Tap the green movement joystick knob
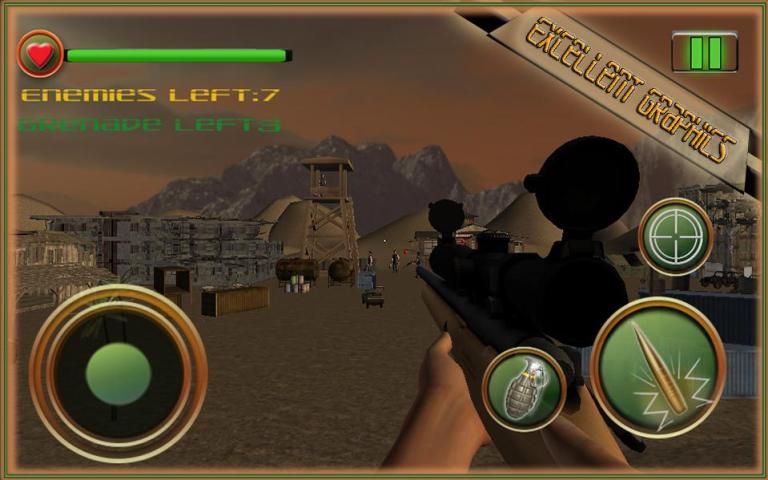Viewport: 768px width, 480px height. click(118, 373)
